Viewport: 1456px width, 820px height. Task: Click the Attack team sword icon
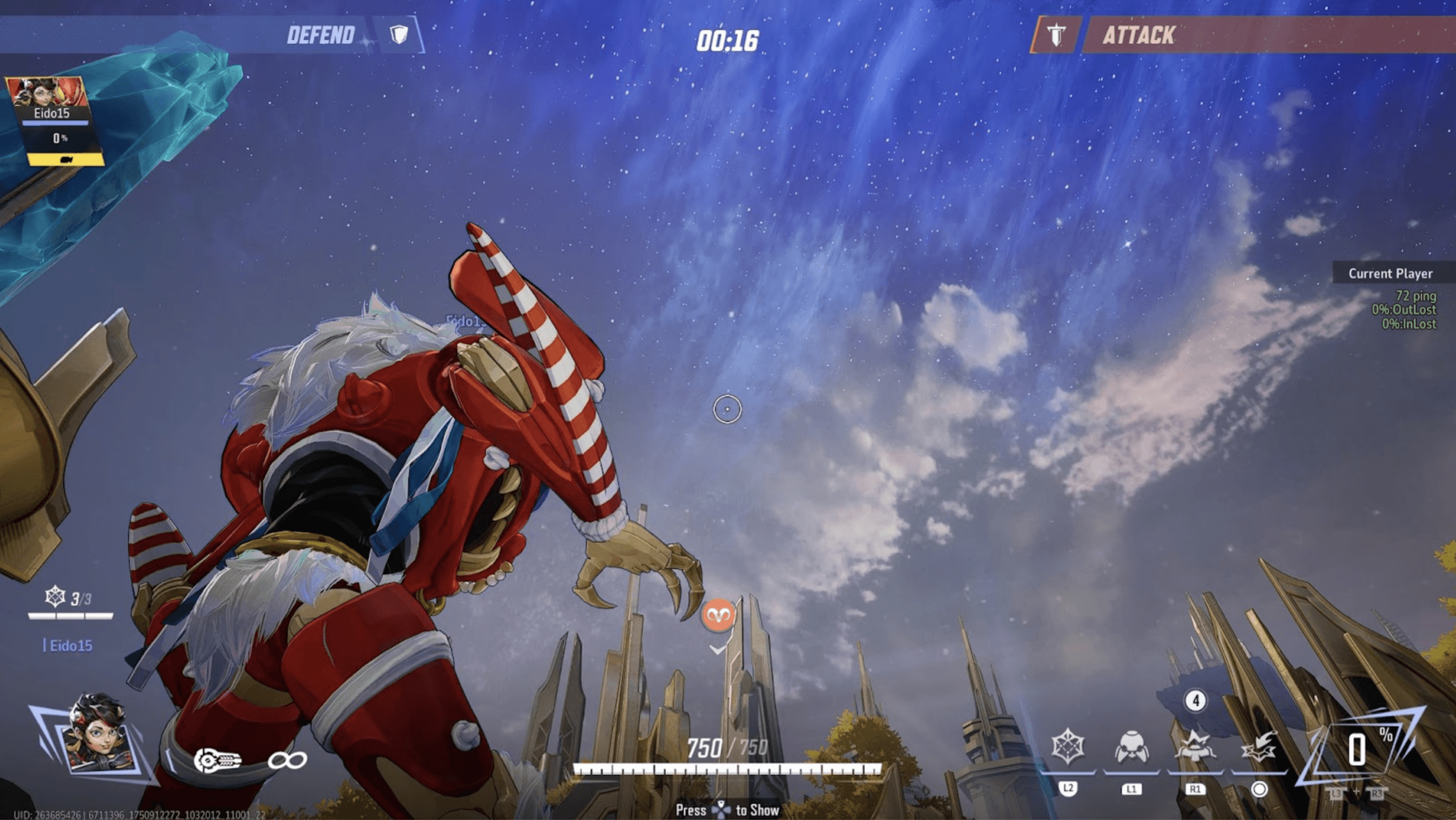pos(1056,35)
